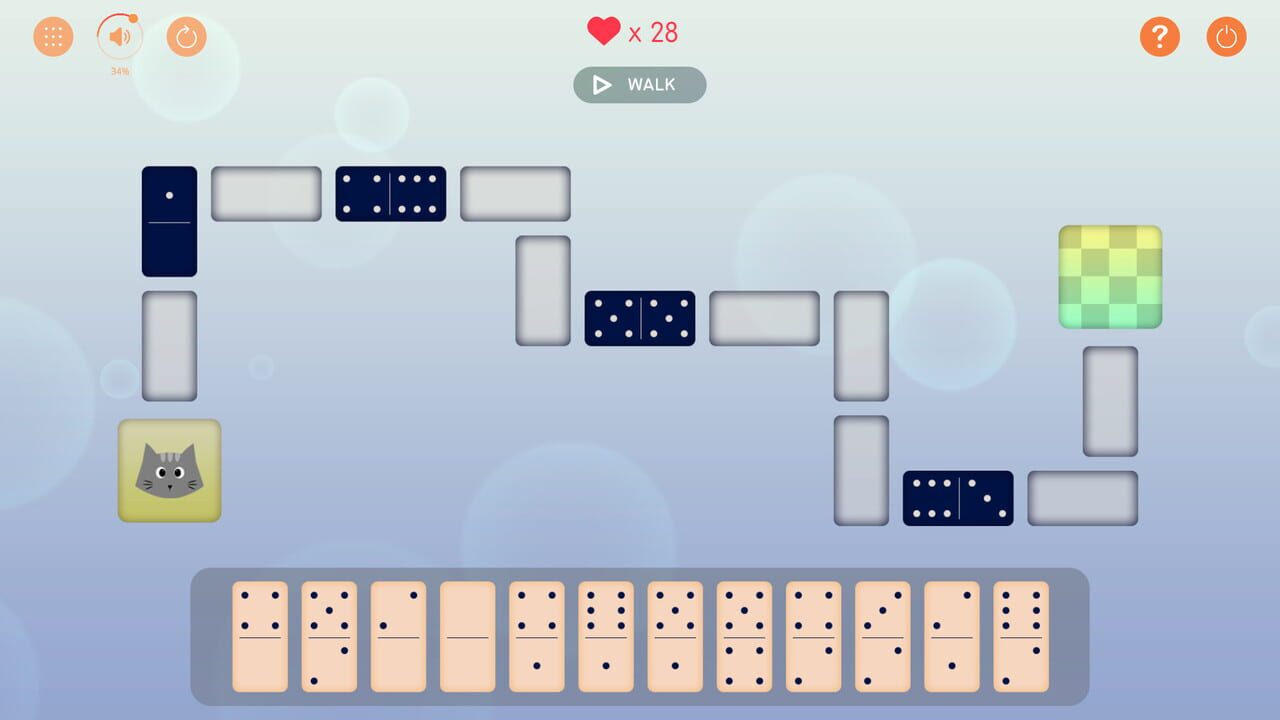
Task: Restart the level with circular arrow icon
Action: 186,36
